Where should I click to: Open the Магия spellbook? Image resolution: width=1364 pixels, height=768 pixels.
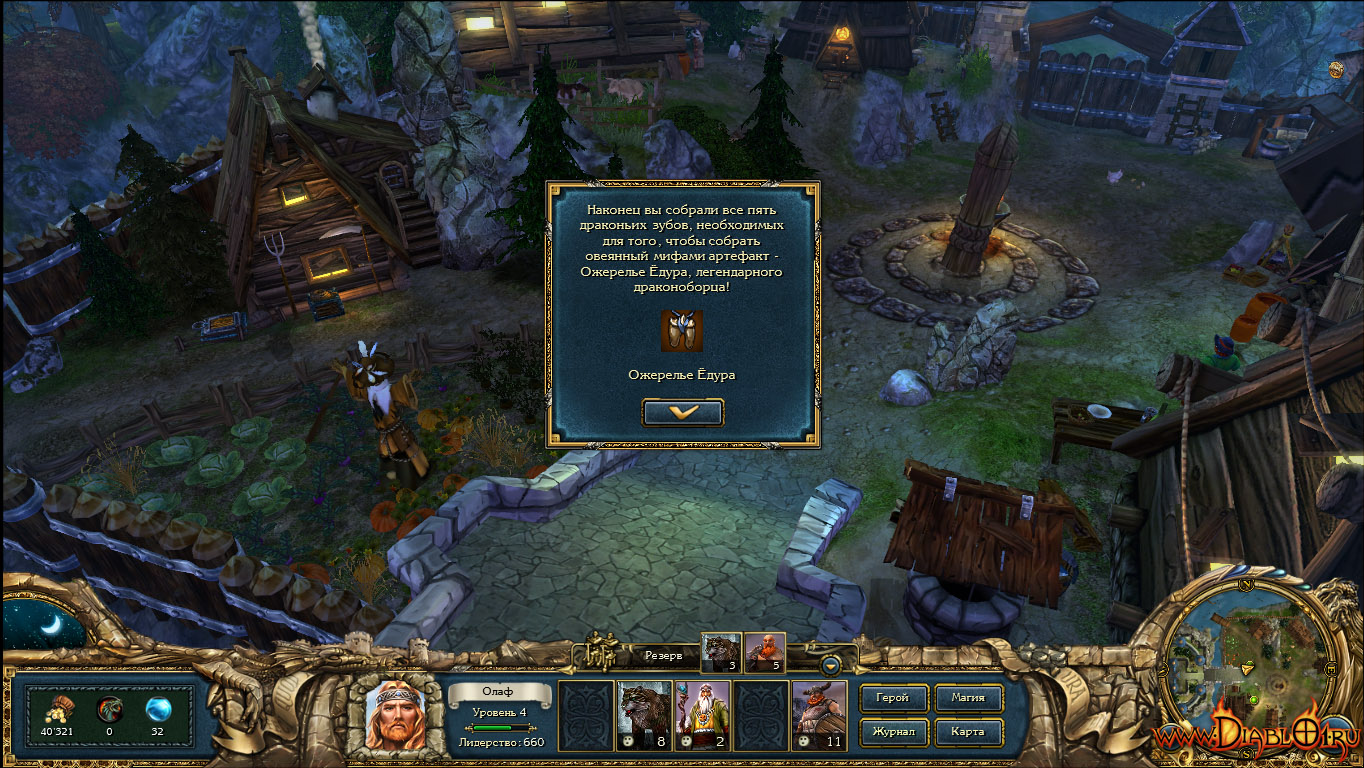(x=967, y=698)
